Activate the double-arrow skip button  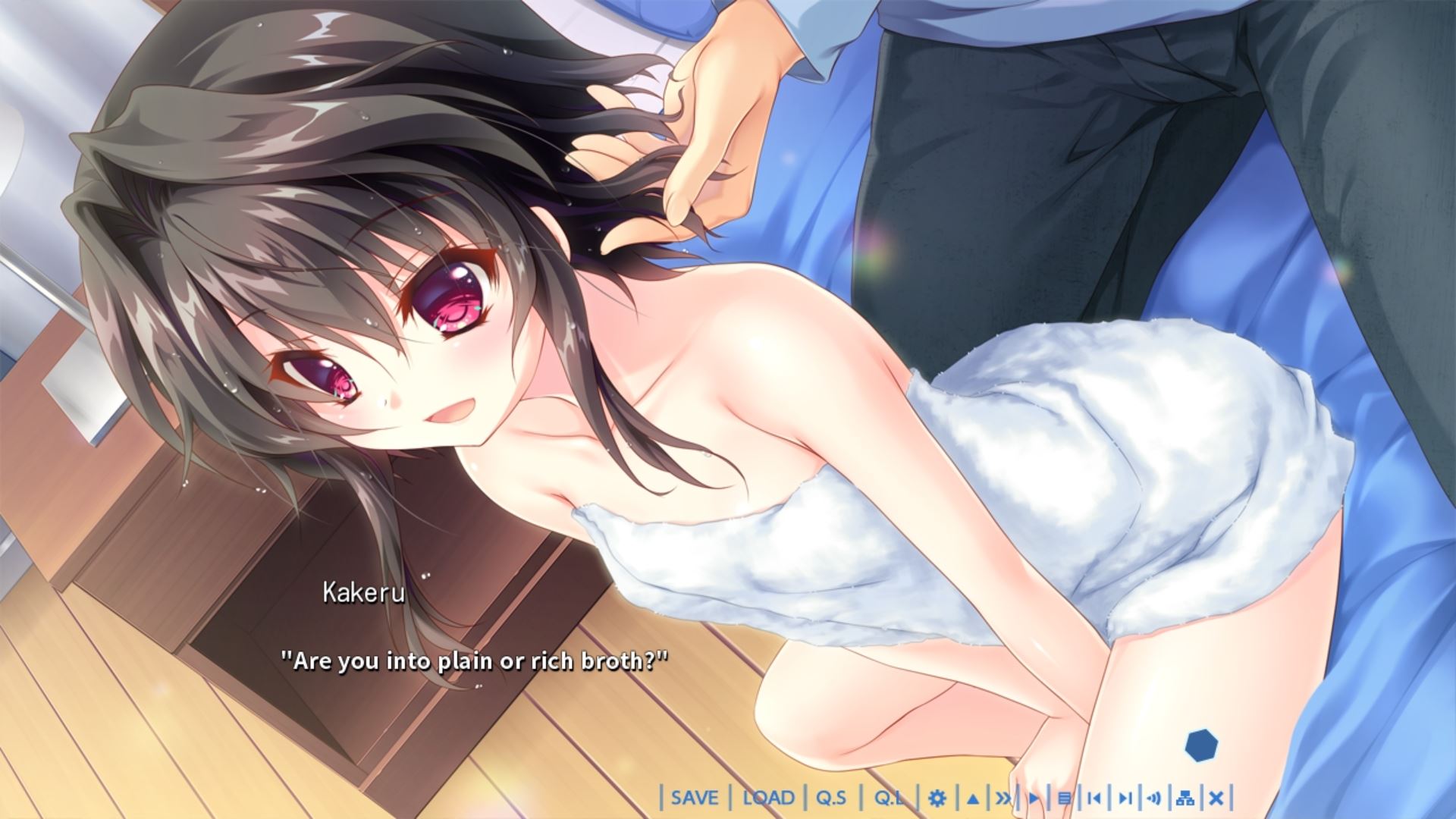point(1003,799)
